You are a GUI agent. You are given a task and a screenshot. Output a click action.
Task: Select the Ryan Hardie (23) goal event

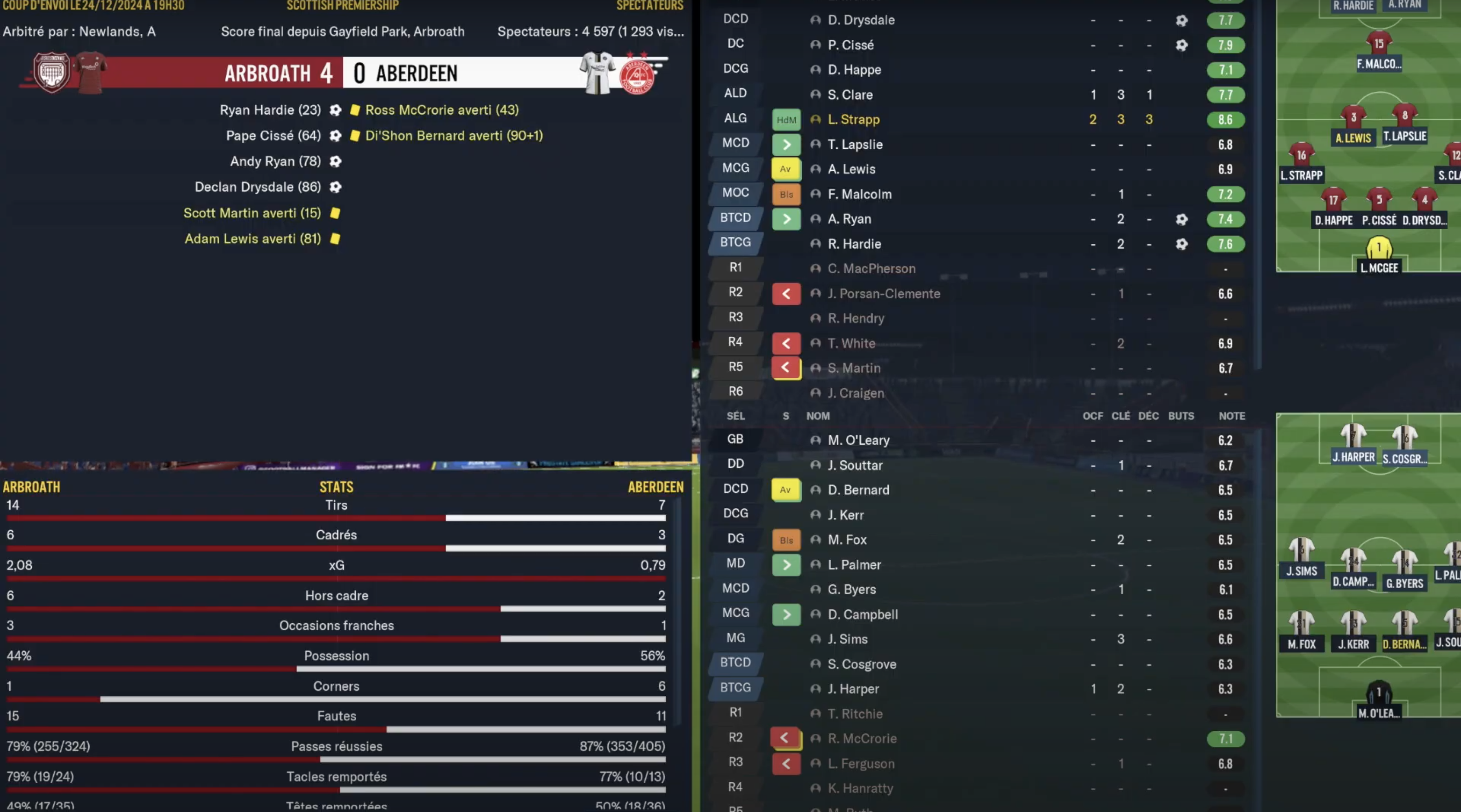point(271,110)
